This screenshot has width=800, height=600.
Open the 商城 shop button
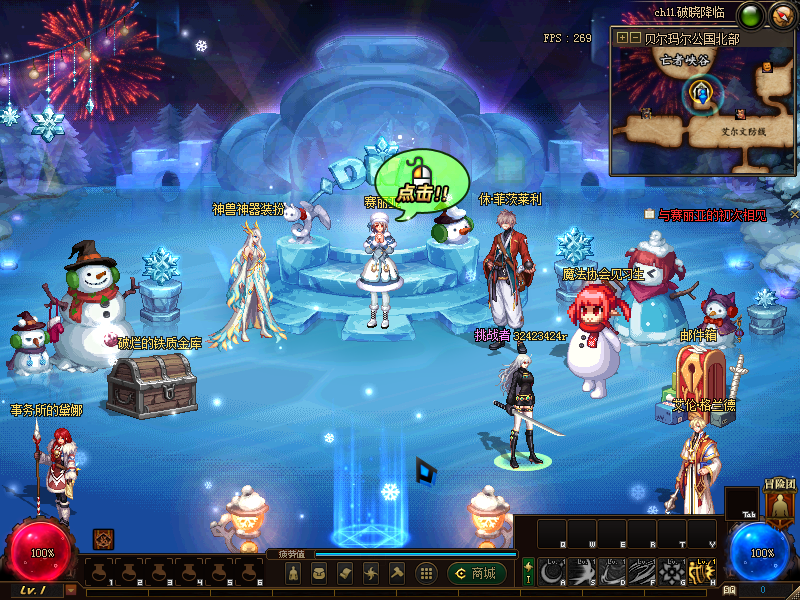coord(477,573)
